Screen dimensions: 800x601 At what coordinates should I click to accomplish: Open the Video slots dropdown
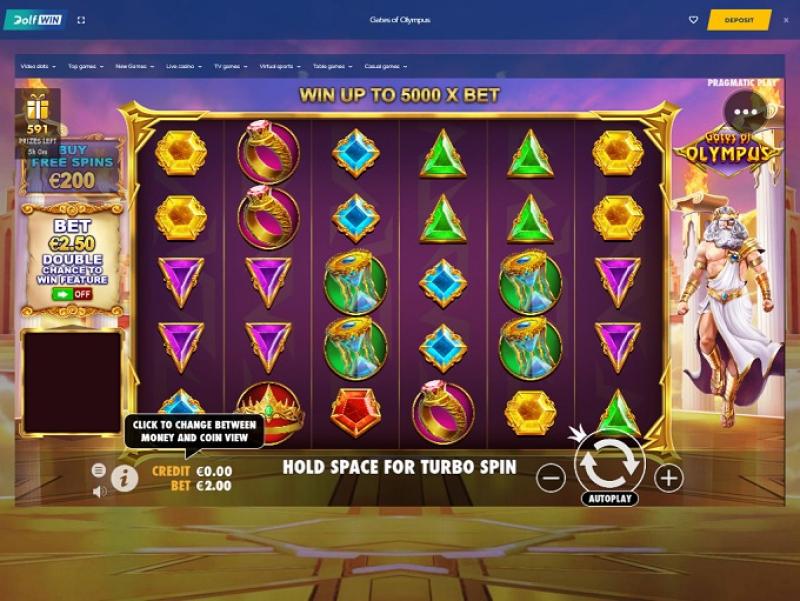(38, 66)
